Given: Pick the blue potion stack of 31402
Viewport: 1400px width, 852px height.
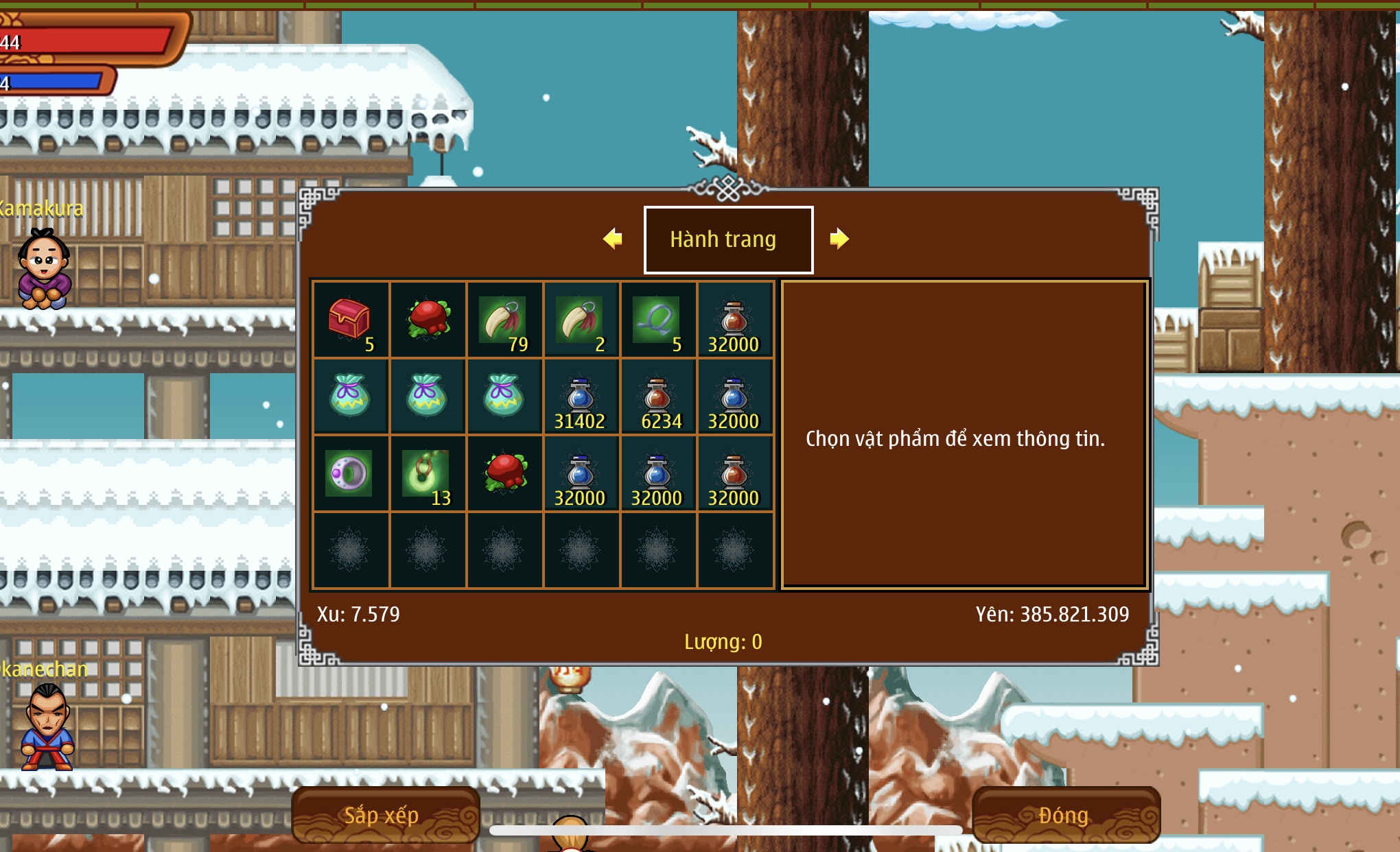Looking at the screenshot, I should pos(581,397).
